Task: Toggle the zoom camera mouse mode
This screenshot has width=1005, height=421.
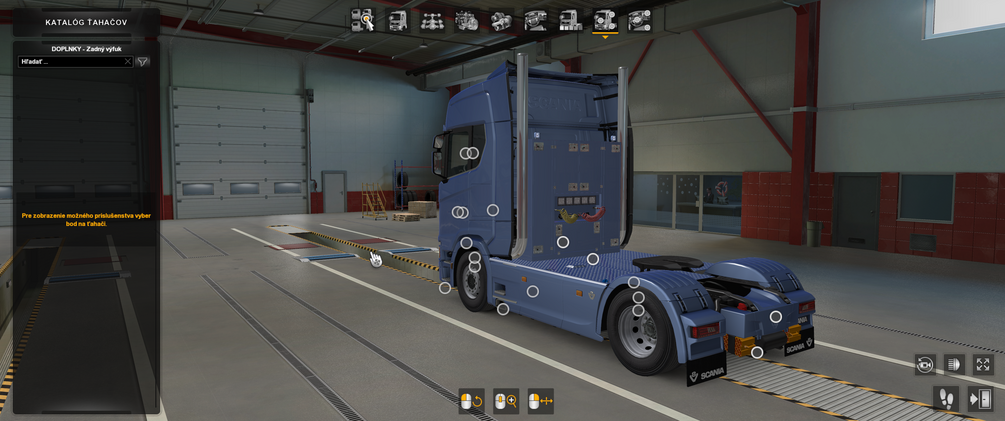Action: pos(506,401)
